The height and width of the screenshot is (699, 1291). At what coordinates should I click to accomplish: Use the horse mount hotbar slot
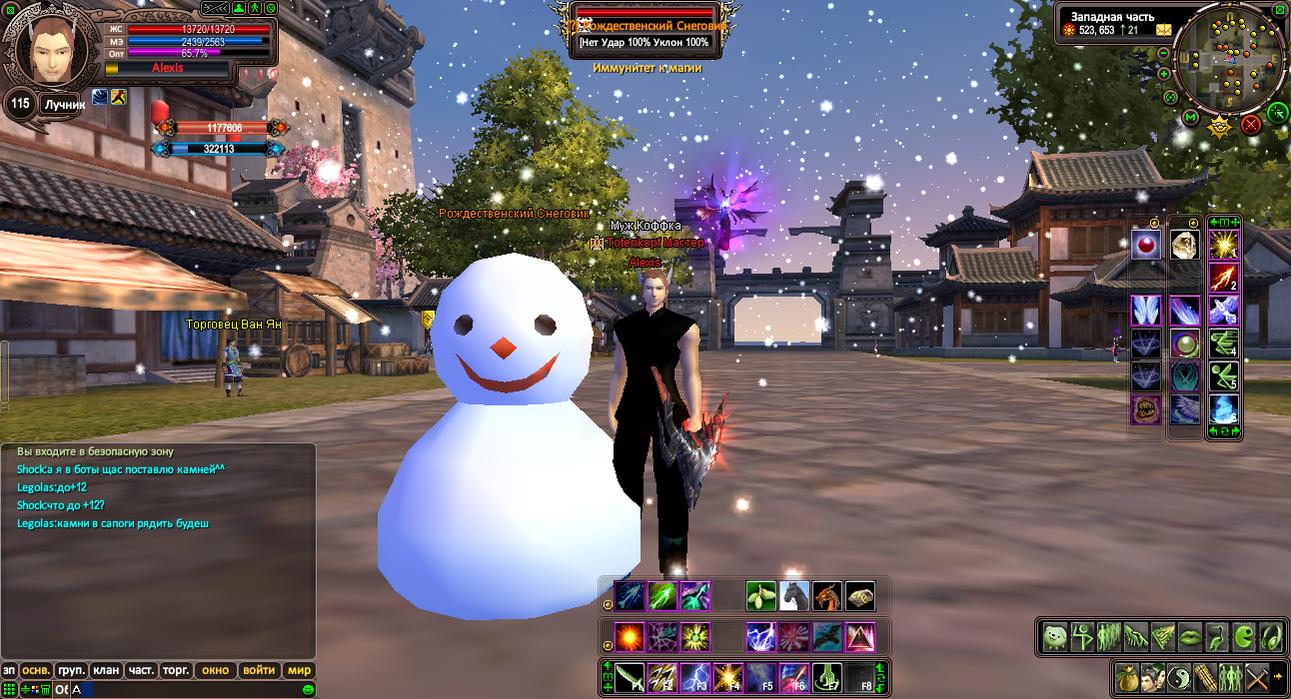(793, 596)
